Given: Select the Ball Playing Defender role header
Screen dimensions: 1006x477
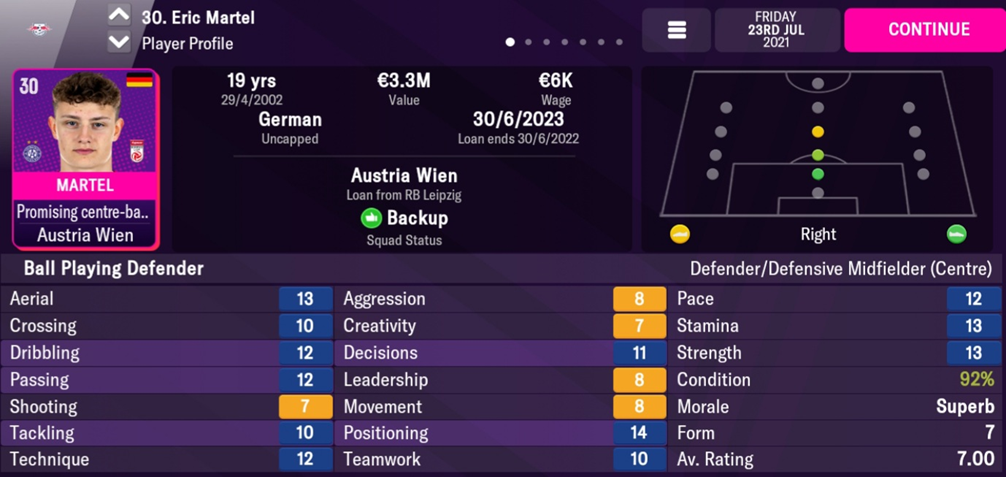Looking at the screenshot, I should pyautogui.click(x=114, y=268).
